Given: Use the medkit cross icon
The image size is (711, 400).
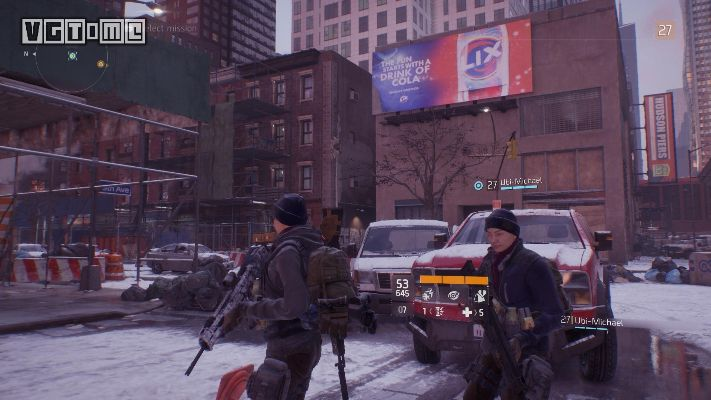Looking at the screenshot, I should click(466, 312).
